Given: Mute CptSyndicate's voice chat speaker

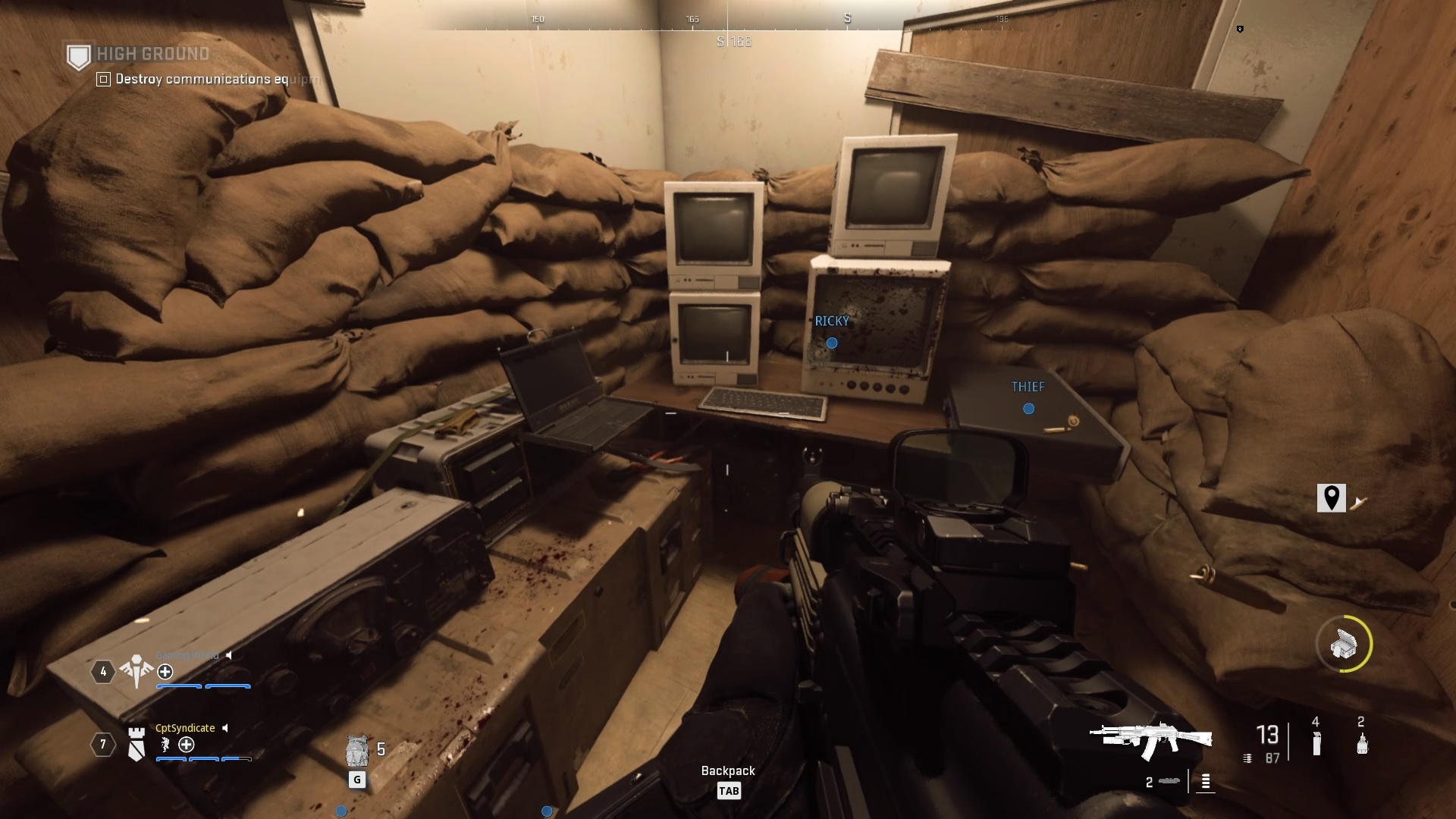Looking at the screenshot, I should coord(224,728).
